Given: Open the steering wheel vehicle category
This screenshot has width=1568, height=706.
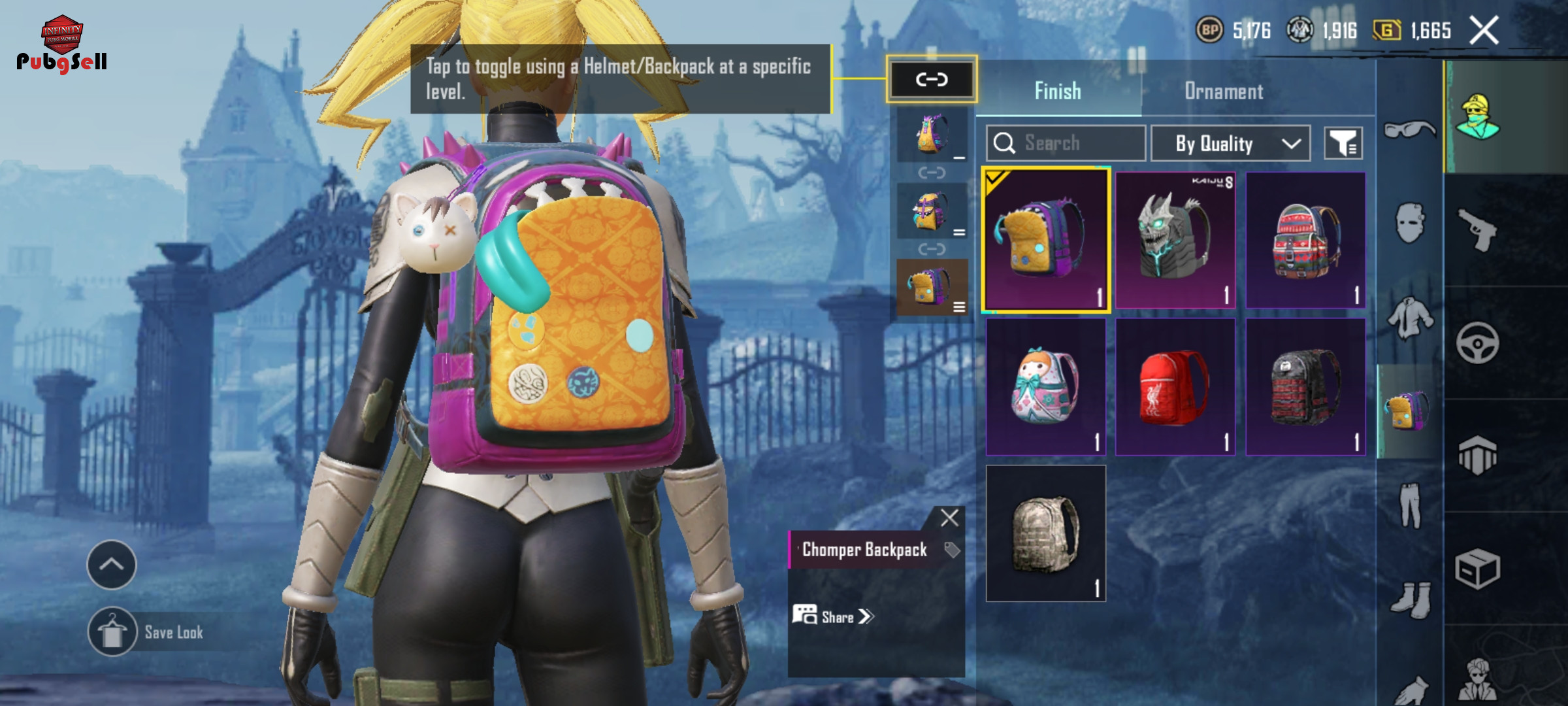Looking at the screenshot, I should (x=1478, y=343).
